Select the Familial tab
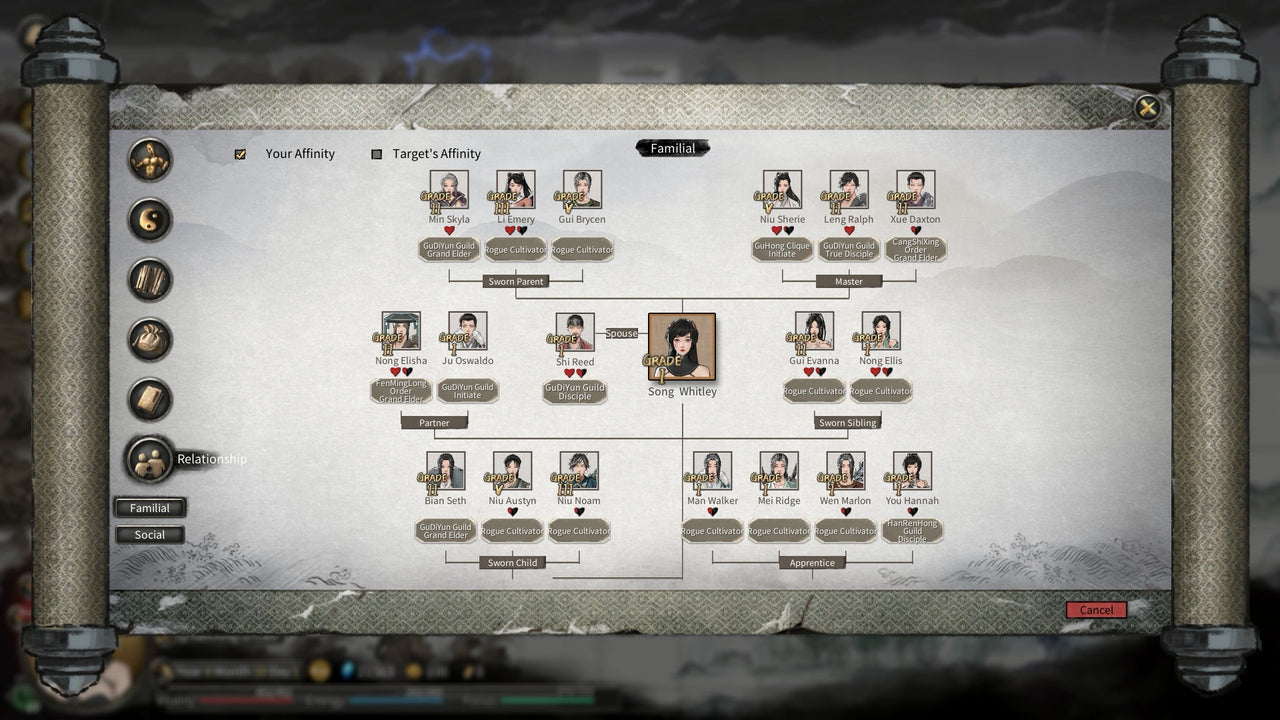 (149, 508)
